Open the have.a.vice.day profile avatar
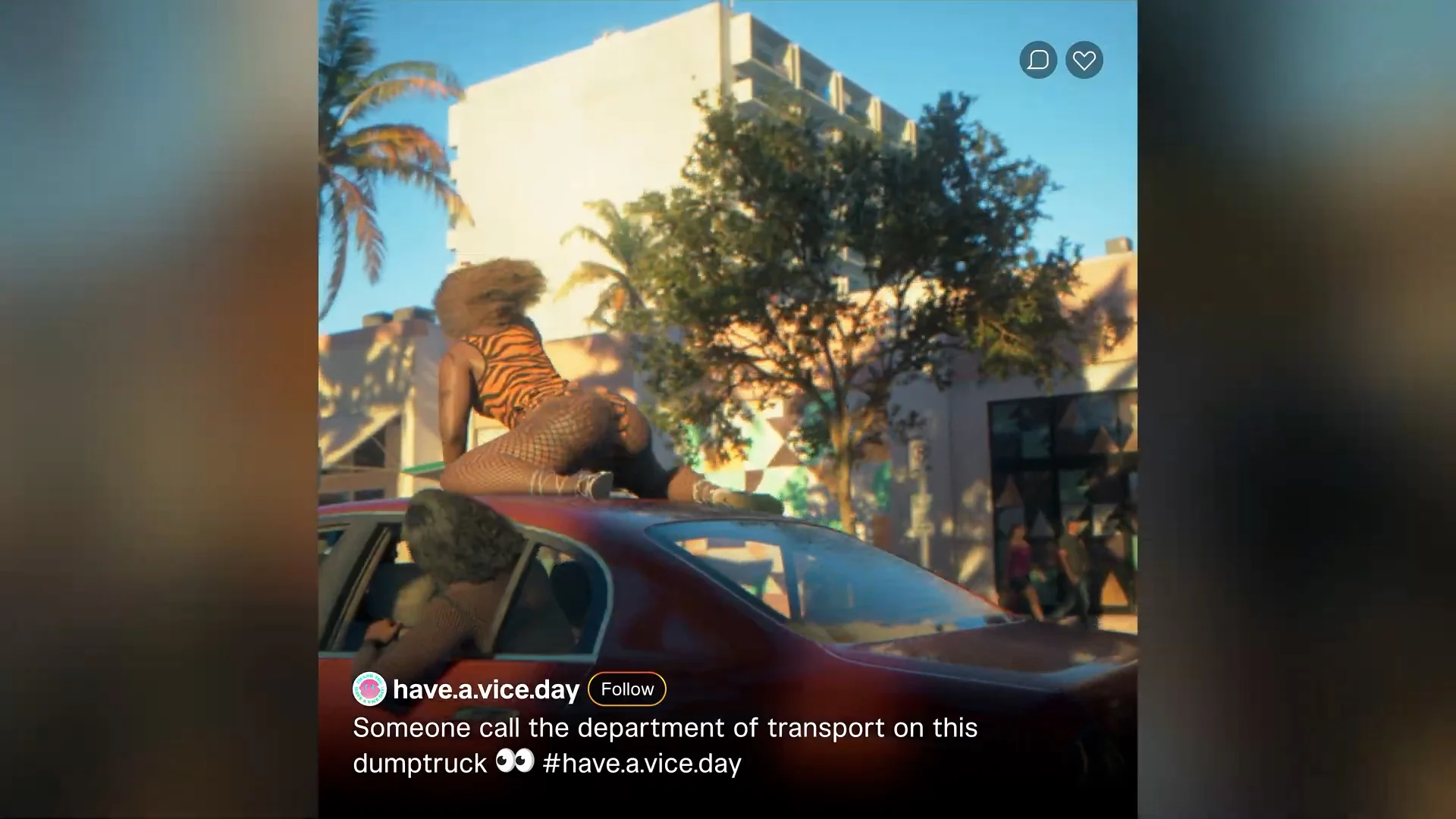The height and width of the screenshot is (819, 1456). pos(369,689)
